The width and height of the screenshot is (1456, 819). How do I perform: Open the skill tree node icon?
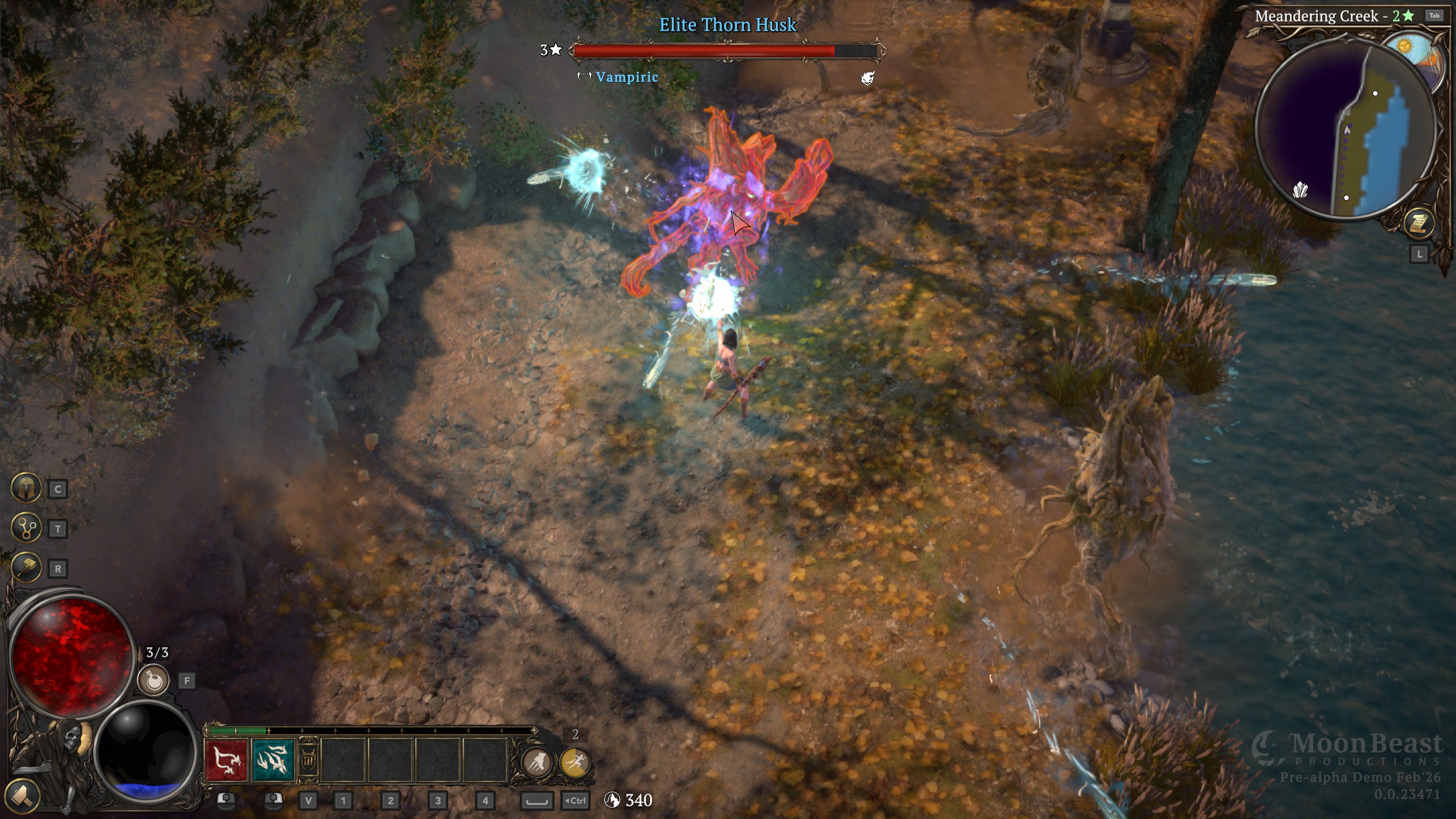(x=26, y=528)
